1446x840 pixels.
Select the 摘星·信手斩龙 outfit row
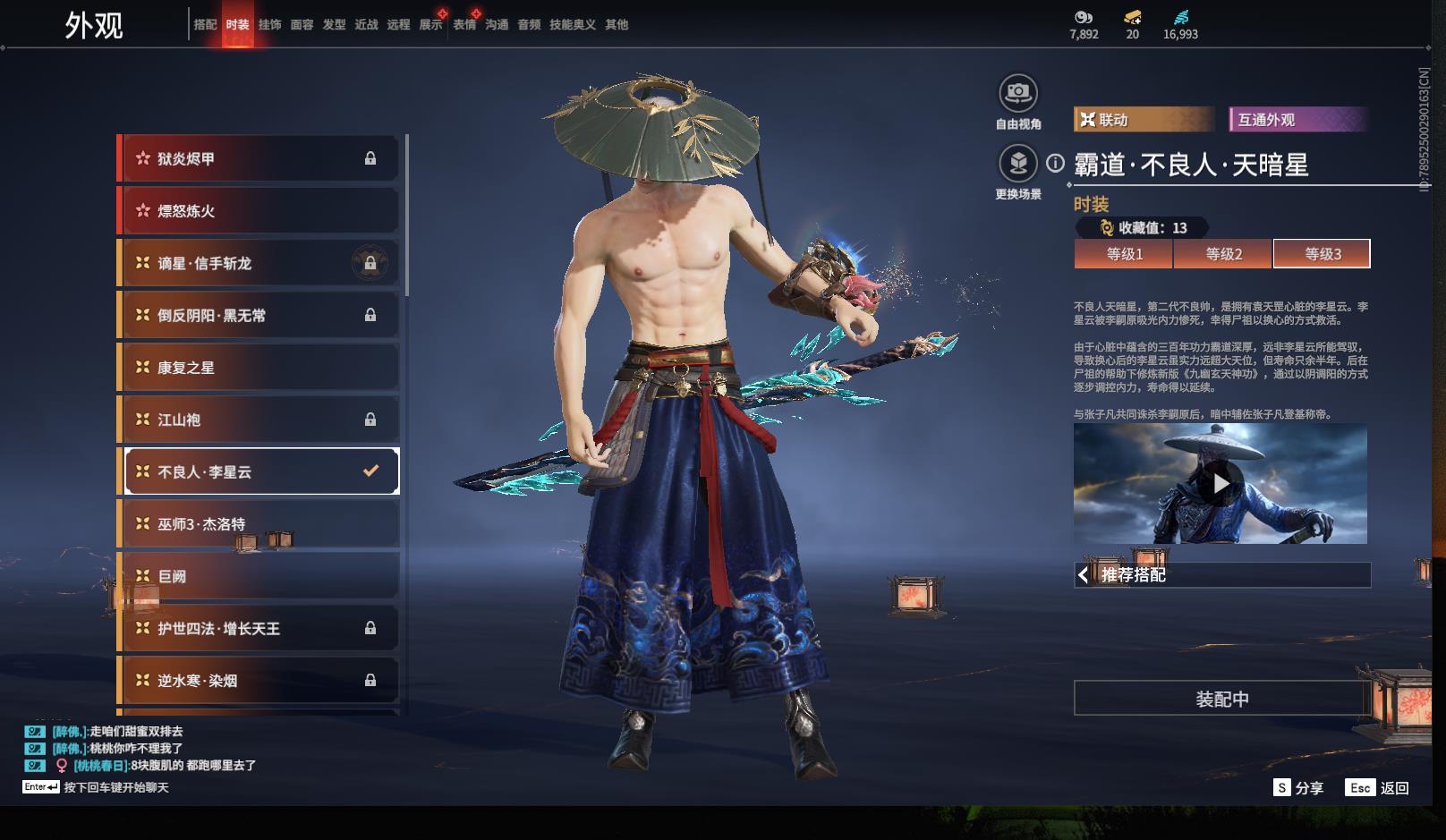(x=259, y=263)
